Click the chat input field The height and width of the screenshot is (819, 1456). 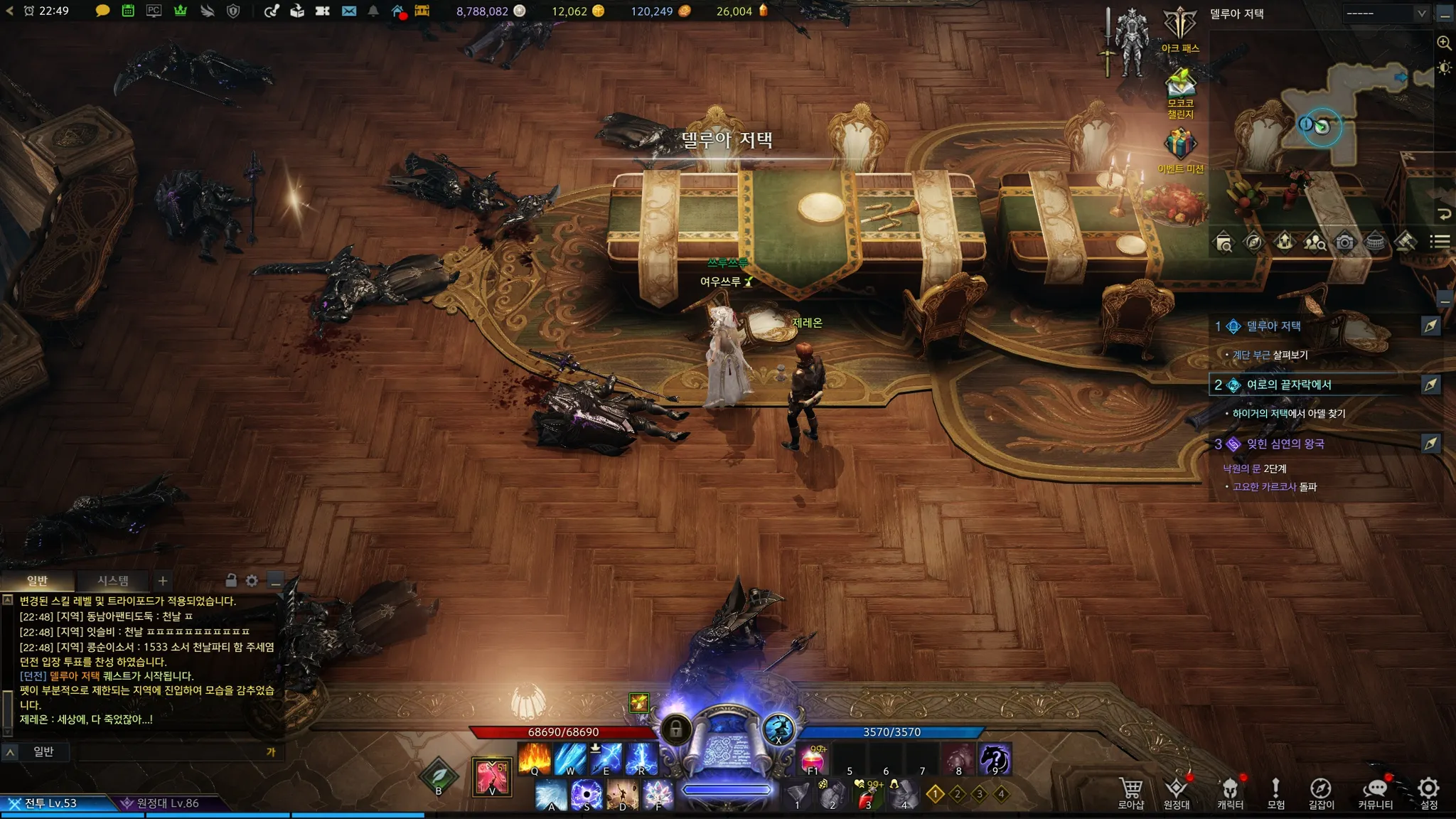pos(171,751)
